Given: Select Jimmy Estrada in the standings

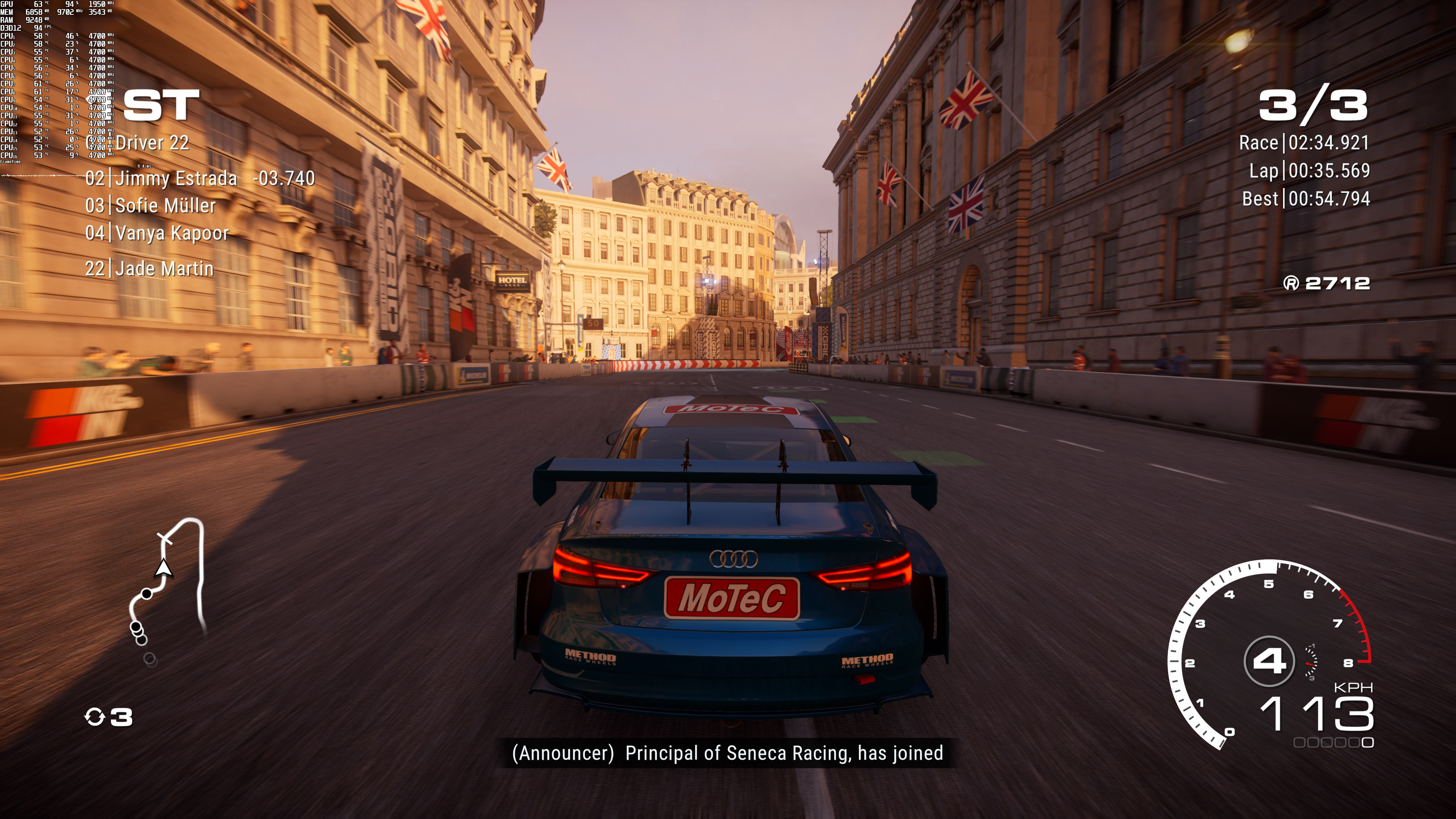Looking at the screenshot, I should tap(175, 179).
